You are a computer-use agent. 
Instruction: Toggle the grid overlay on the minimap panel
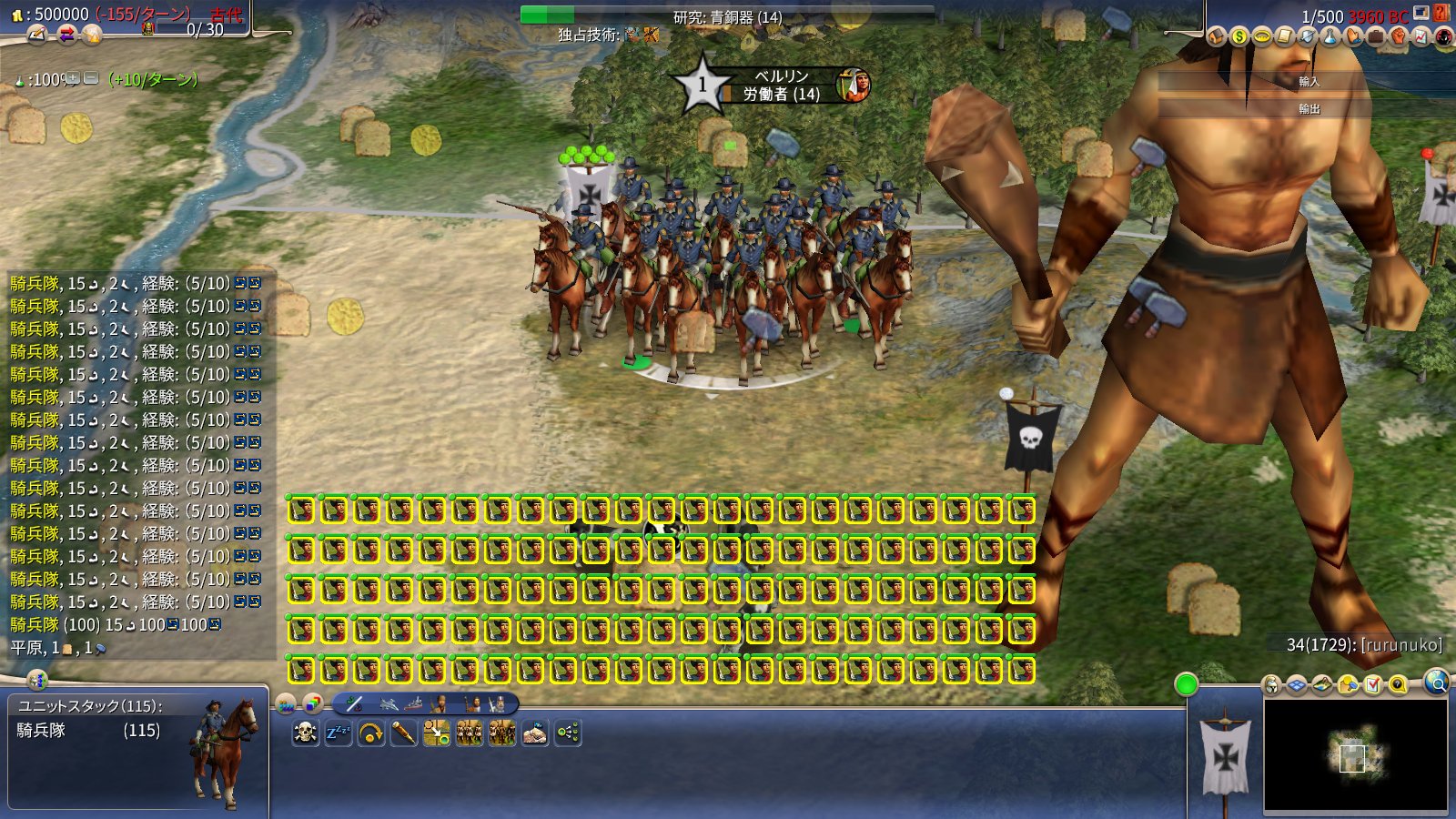click(1296, 685)
